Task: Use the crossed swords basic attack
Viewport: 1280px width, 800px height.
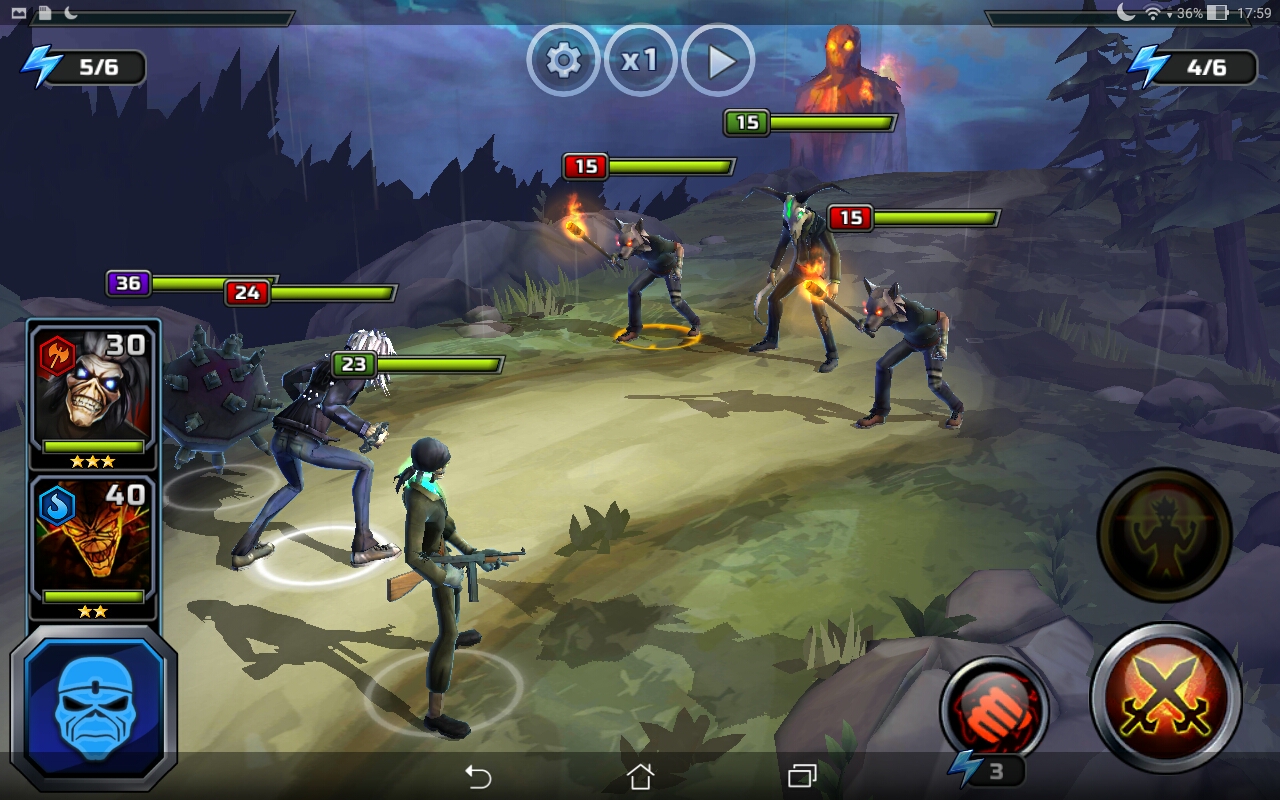Action: 1166,698
